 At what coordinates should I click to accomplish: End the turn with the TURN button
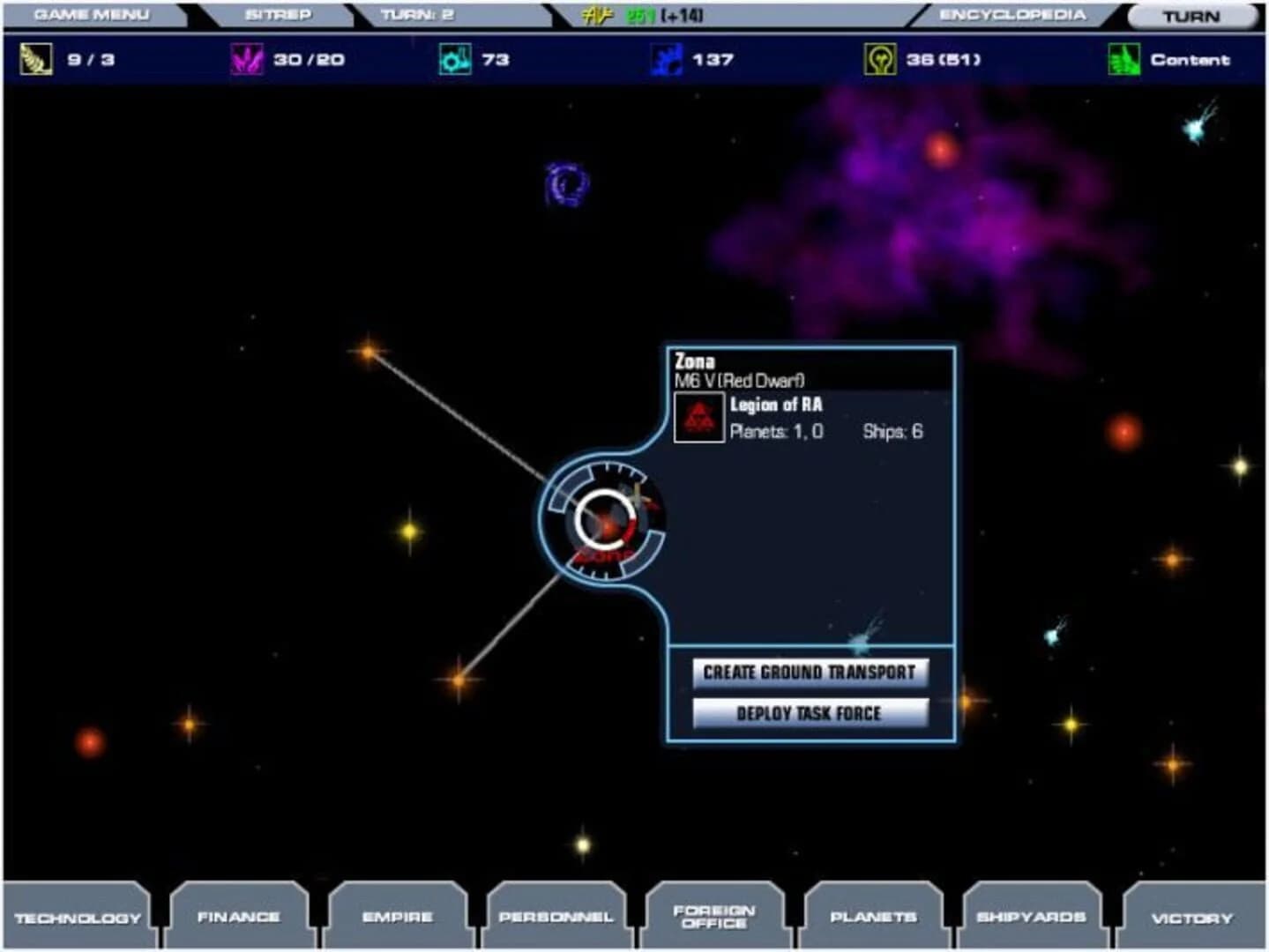click(x=1192, y=15)
